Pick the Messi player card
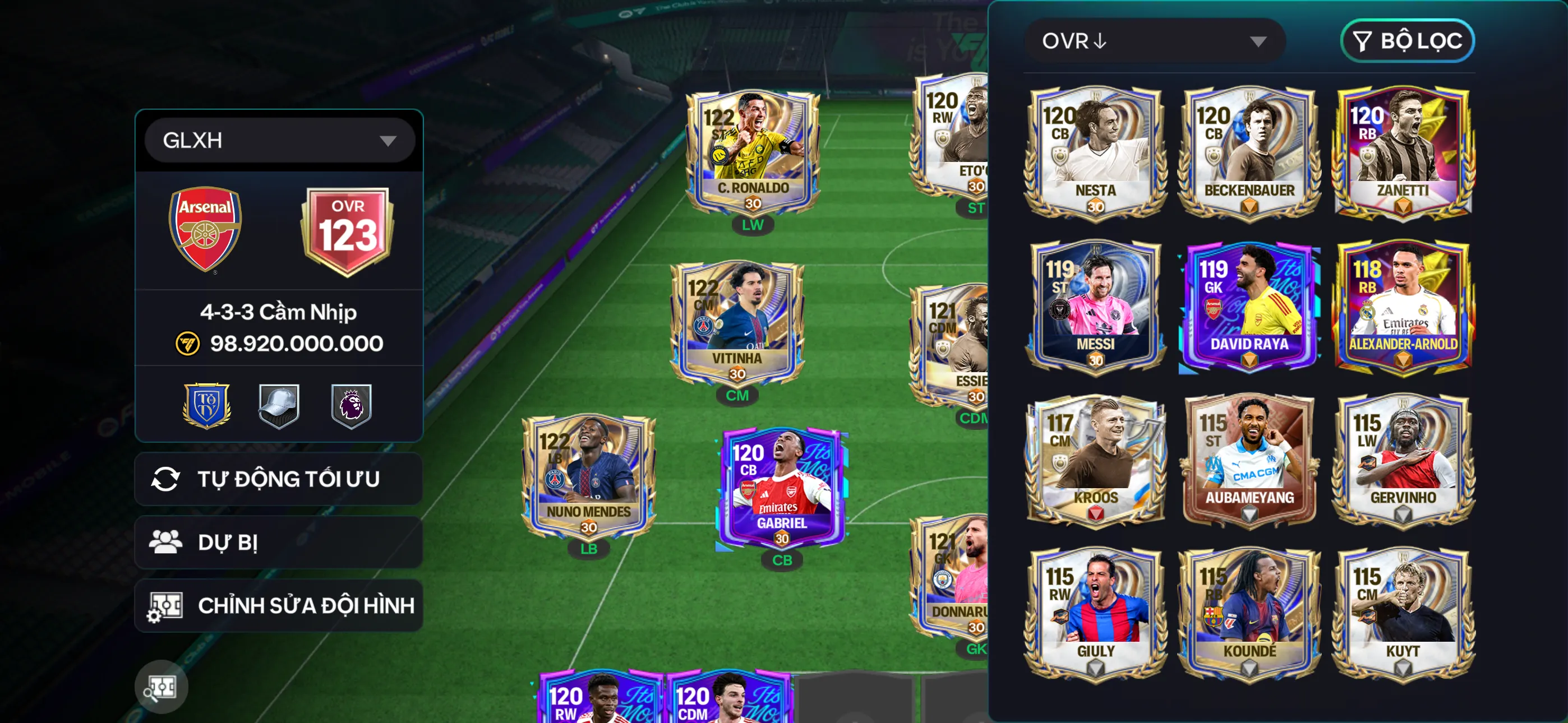Image resolution: width=1568 pixels, height=723 pixels. tap(1095, 306)
